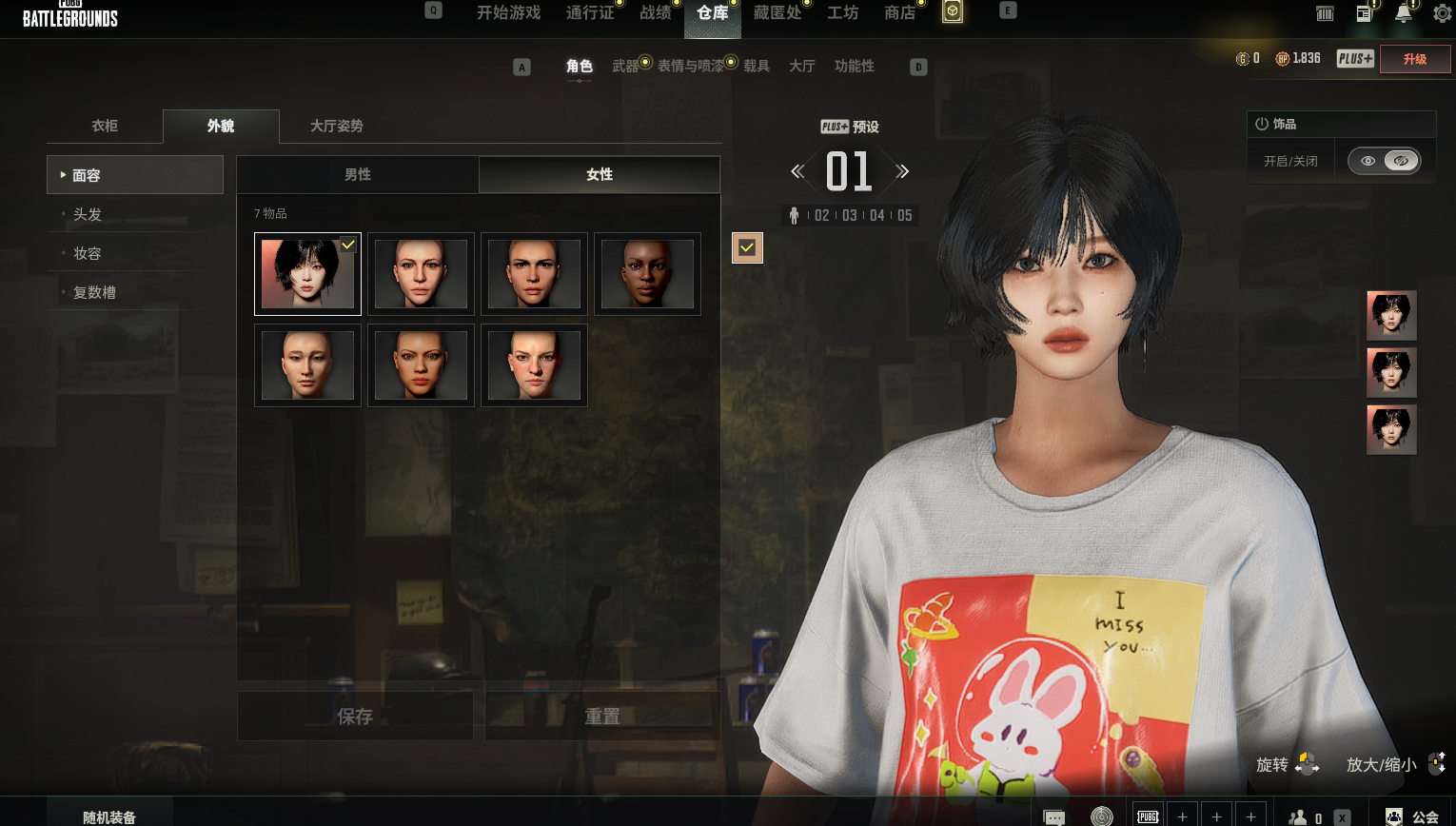Choose the 男性 male gender tab
Screen dimensions: 1456x826
click(358, 174)
